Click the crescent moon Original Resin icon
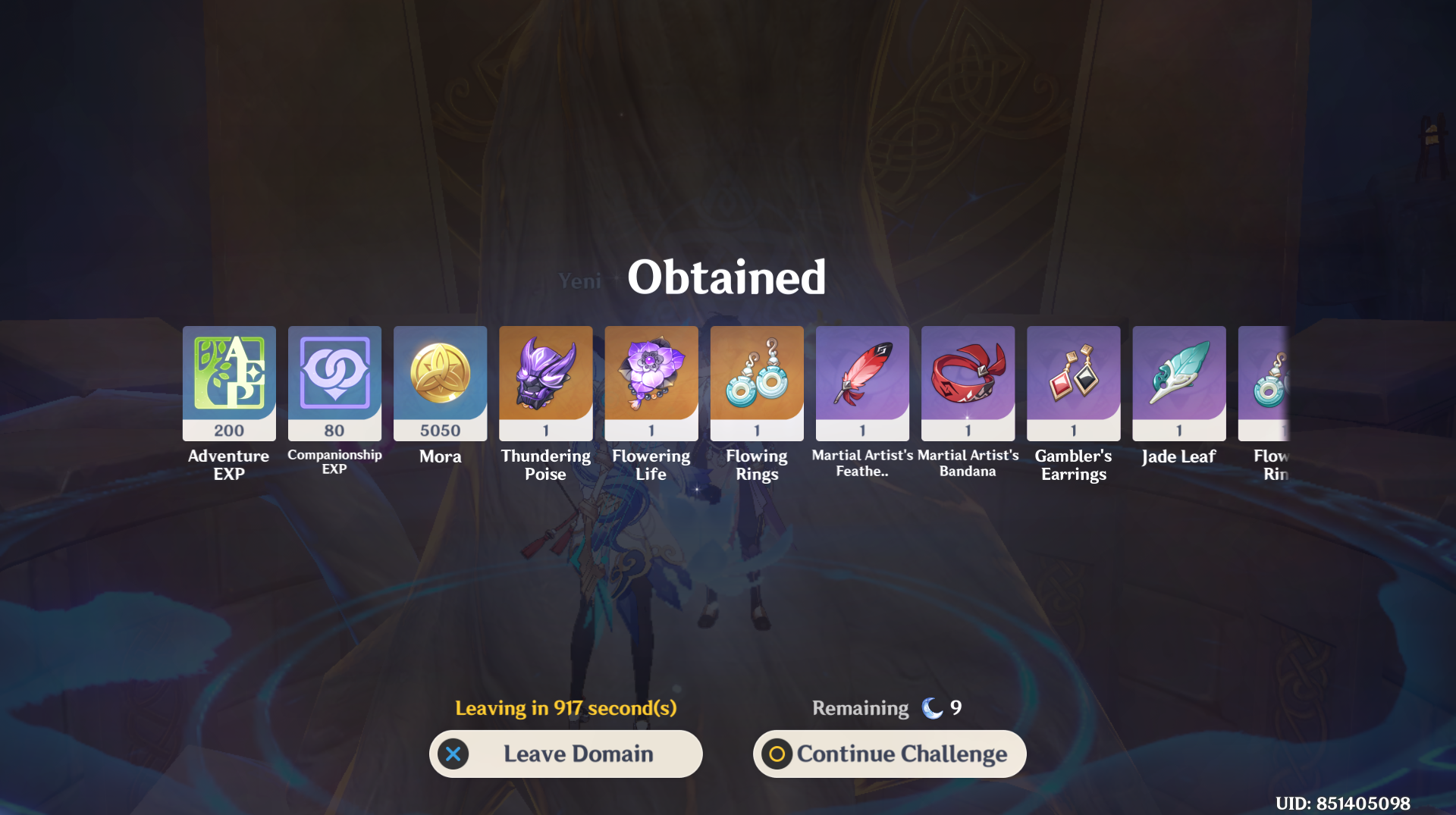The height and width of the screenshot is (815, 1456). tap(931, 707)
